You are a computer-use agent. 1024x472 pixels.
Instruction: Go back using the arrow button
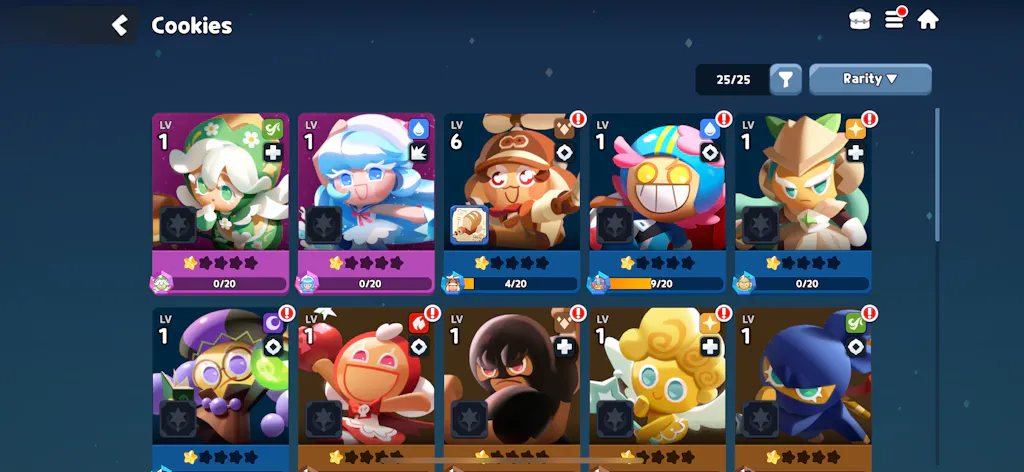[x=120, y=25]
